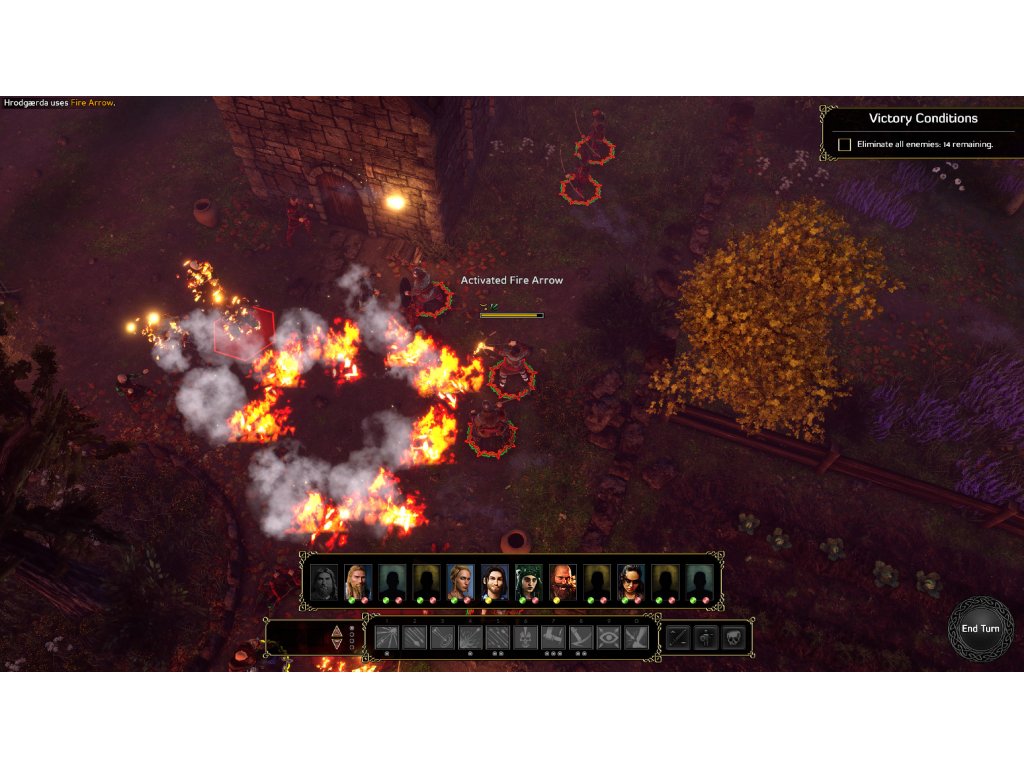Select the dark-haired bearded man portrait

494,582
